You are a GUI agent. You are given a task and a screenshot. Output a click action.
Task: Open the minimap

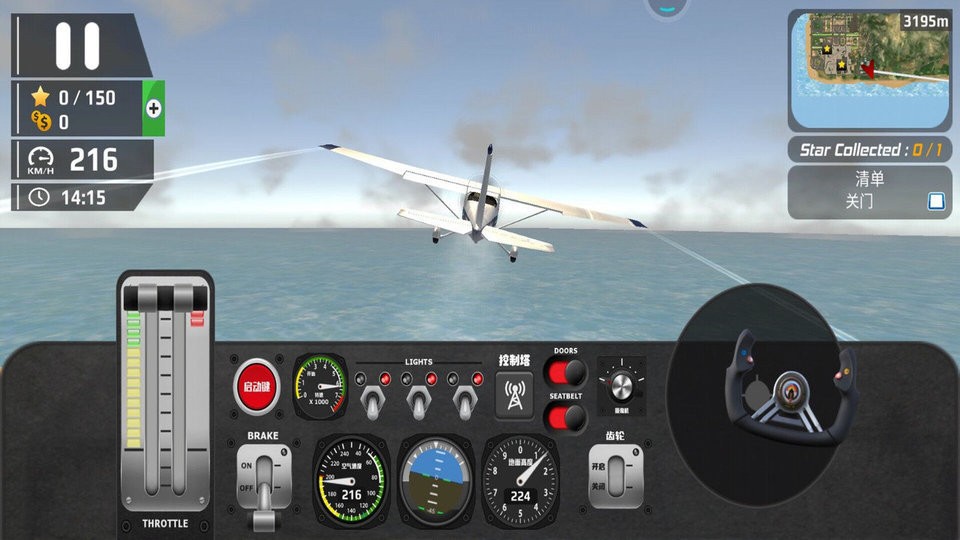[869, 68]
